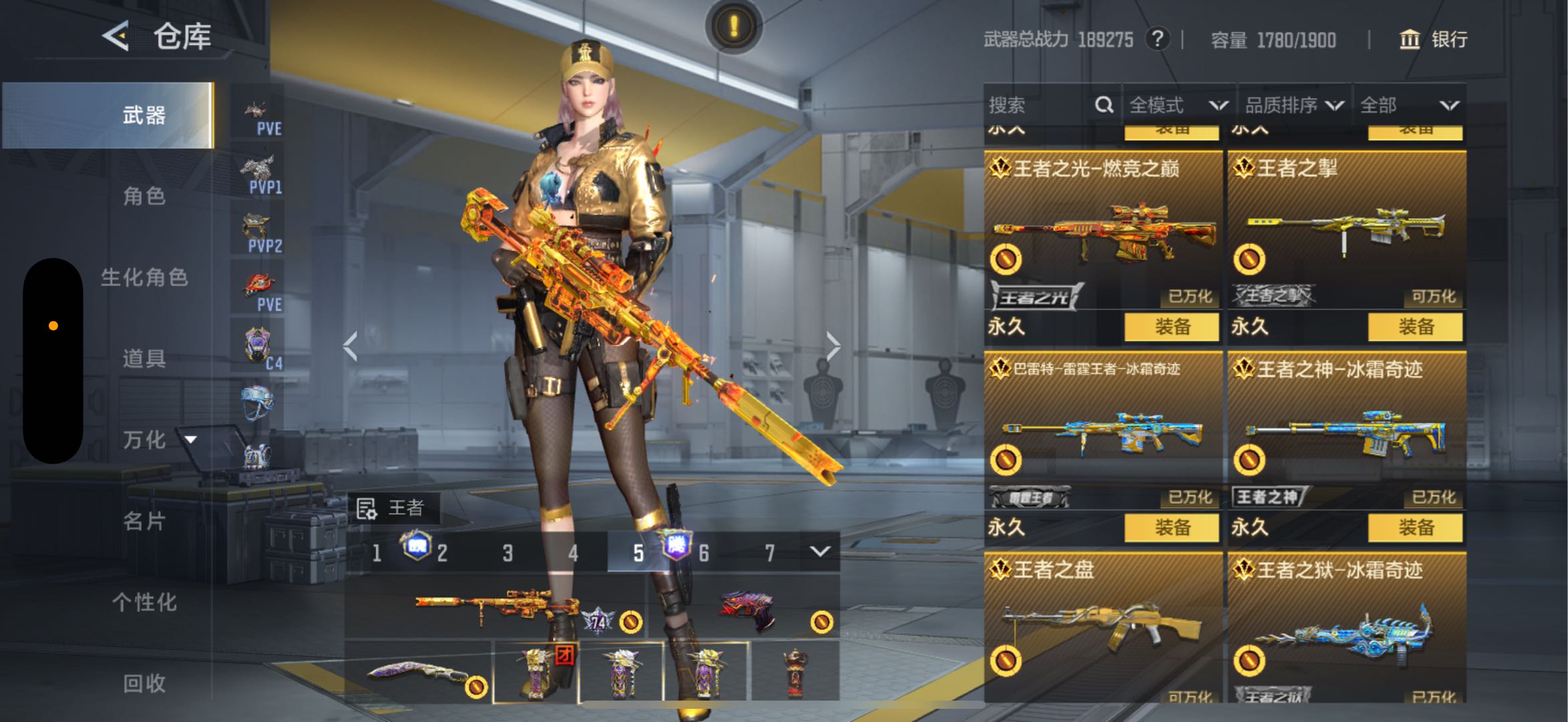1568x722 pixels.
Task: Choose loadout slot number 3
Action: coord(508,553)
